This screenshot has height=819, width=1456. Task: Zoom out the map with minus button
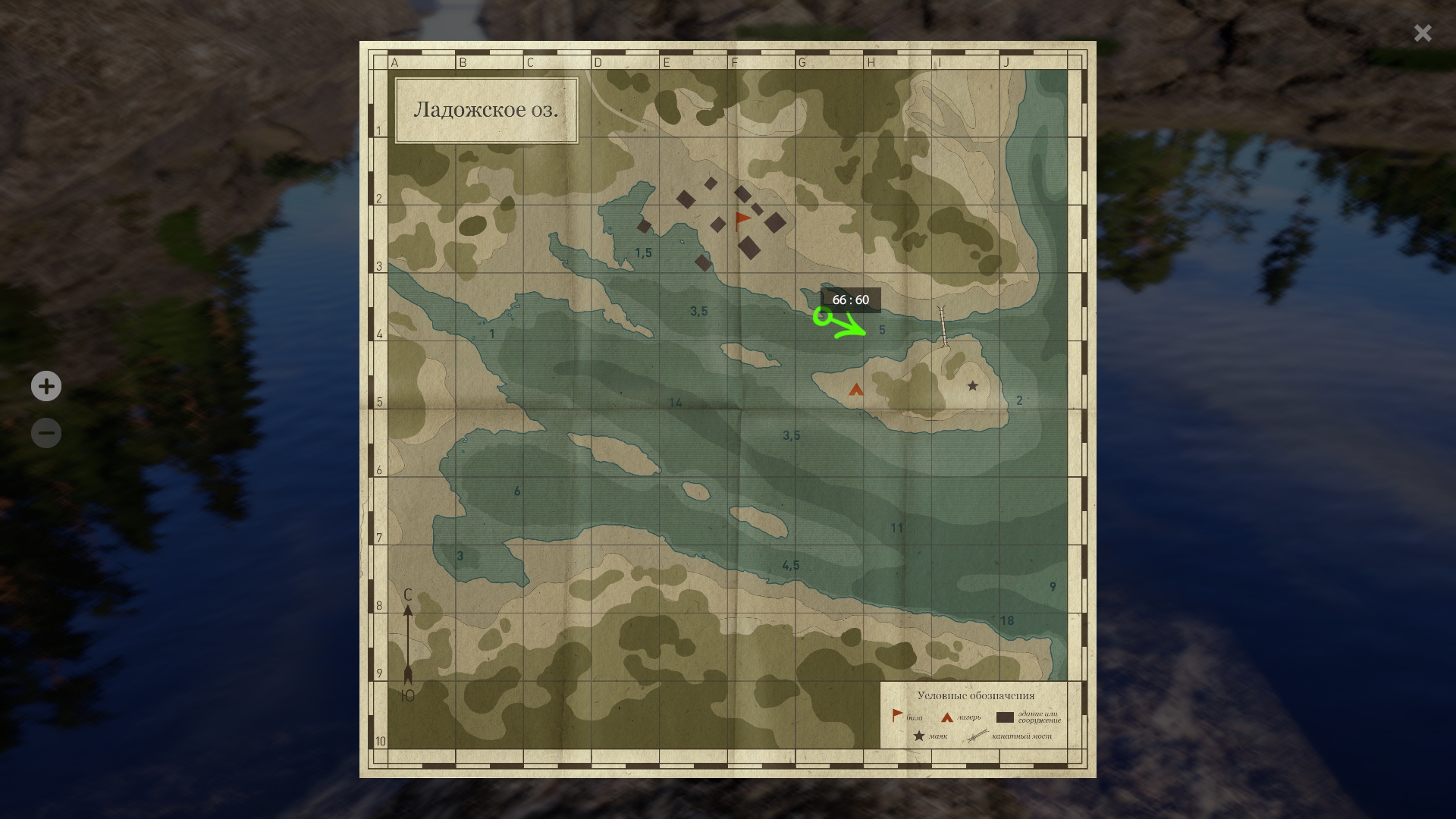click(46, 433)
